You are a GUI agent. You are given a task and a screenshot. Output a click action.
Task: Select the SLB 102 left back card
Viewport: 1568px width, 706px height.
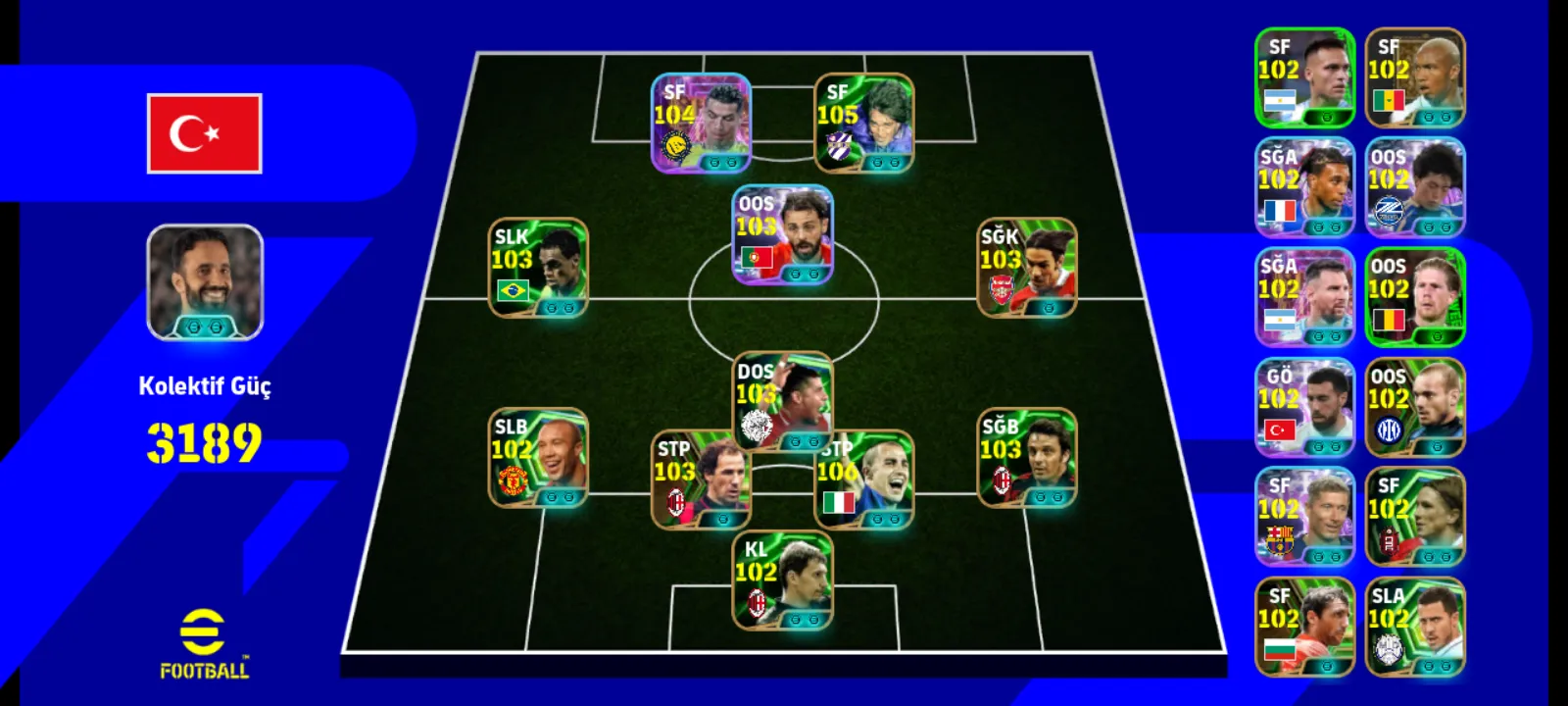538,458
